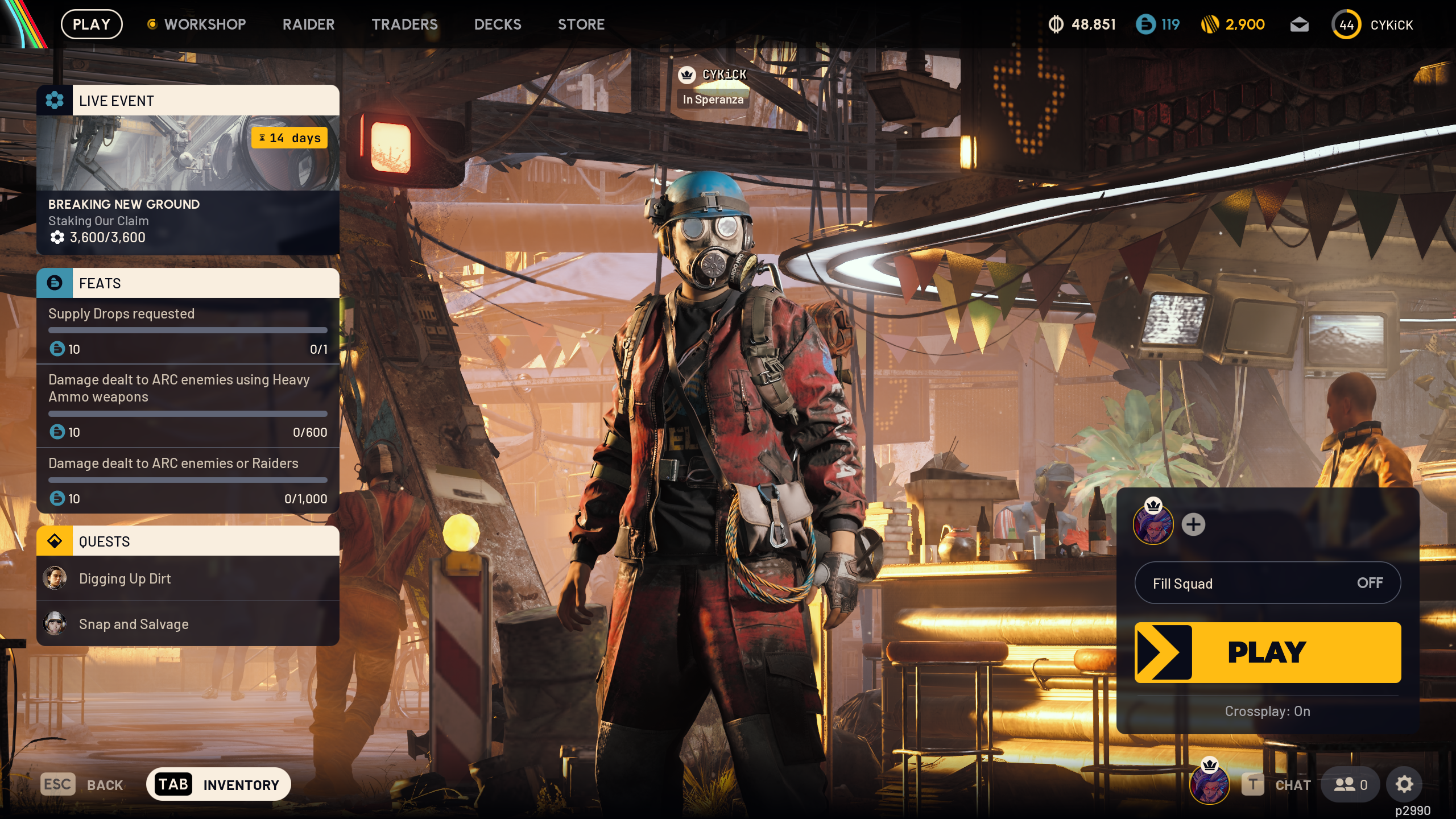Open the Inventory button
The image size is (1456, 819).
[218, 784]
